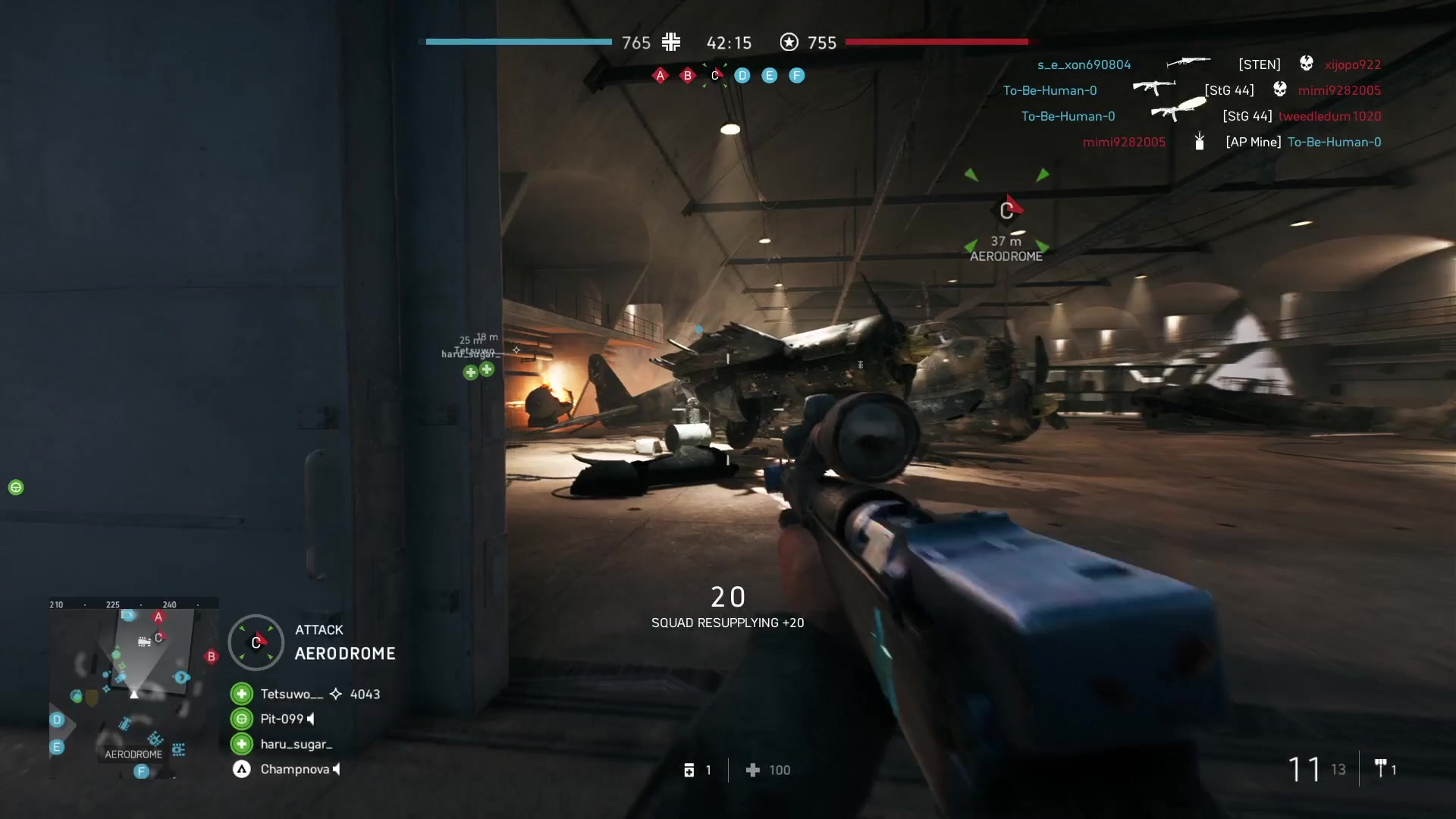Select objective flag F in top bar

point(797,75)
